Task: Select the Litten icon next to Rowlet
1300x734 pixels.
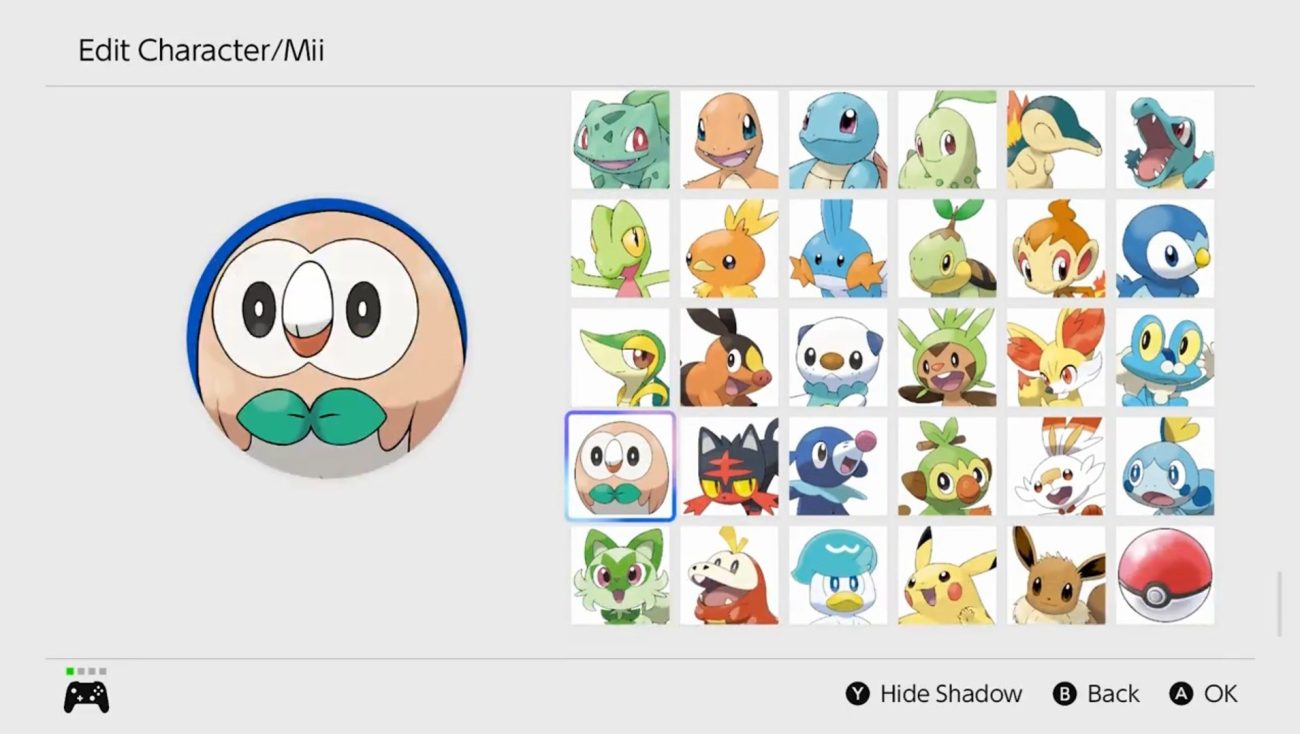Action: [x=729, y=466]
